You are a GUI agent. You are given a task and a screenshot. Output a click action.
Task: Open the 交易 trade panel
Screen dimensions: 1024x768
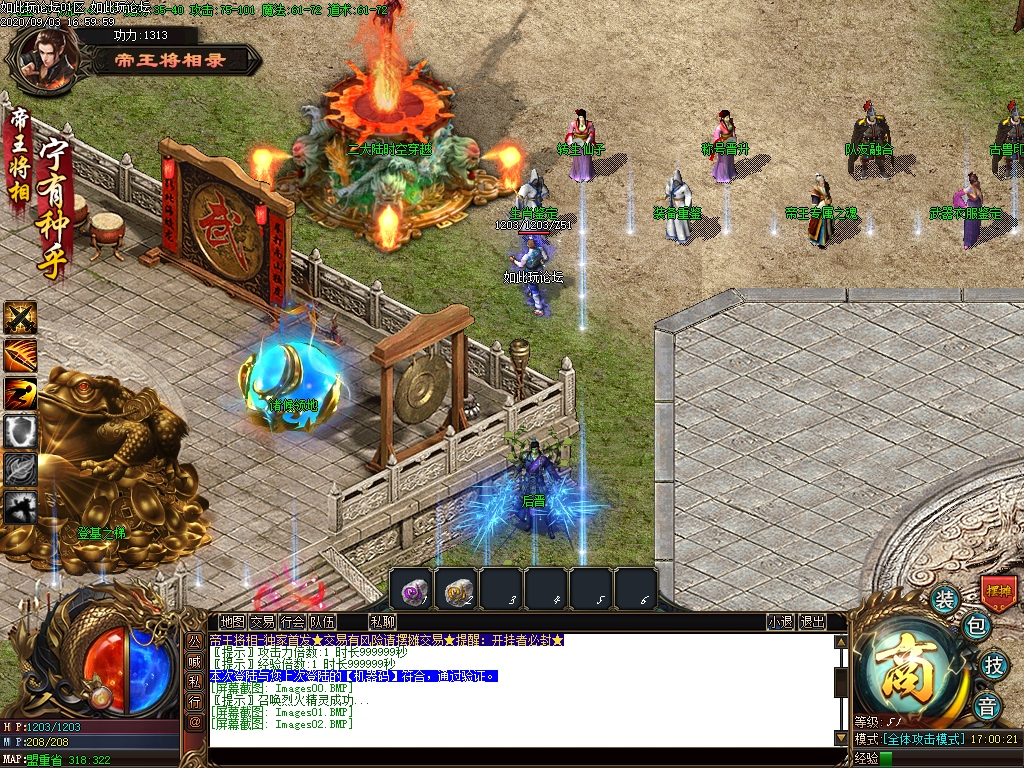263,622
